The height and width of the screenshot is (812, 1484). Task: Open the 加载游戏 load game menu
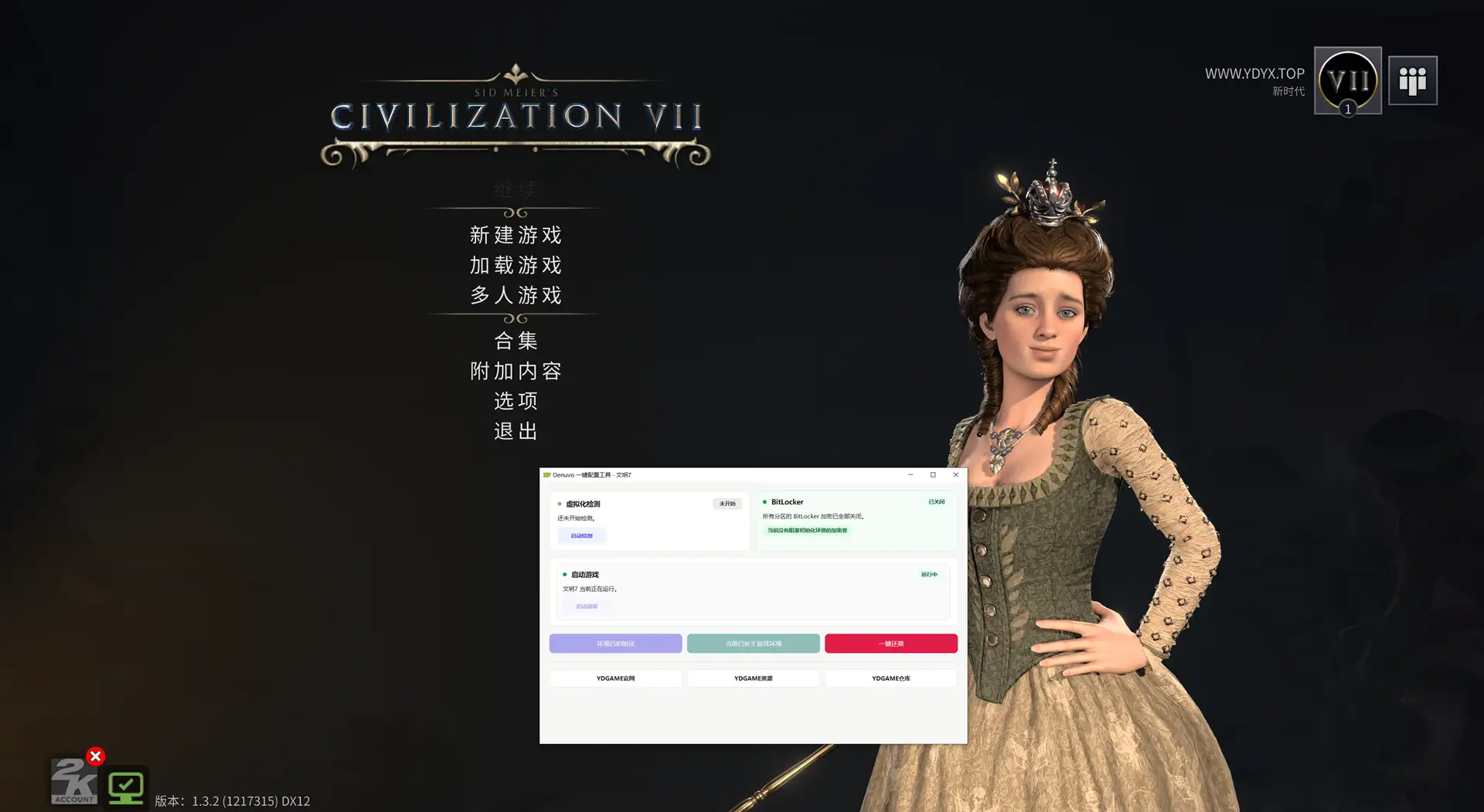point(516,265)
